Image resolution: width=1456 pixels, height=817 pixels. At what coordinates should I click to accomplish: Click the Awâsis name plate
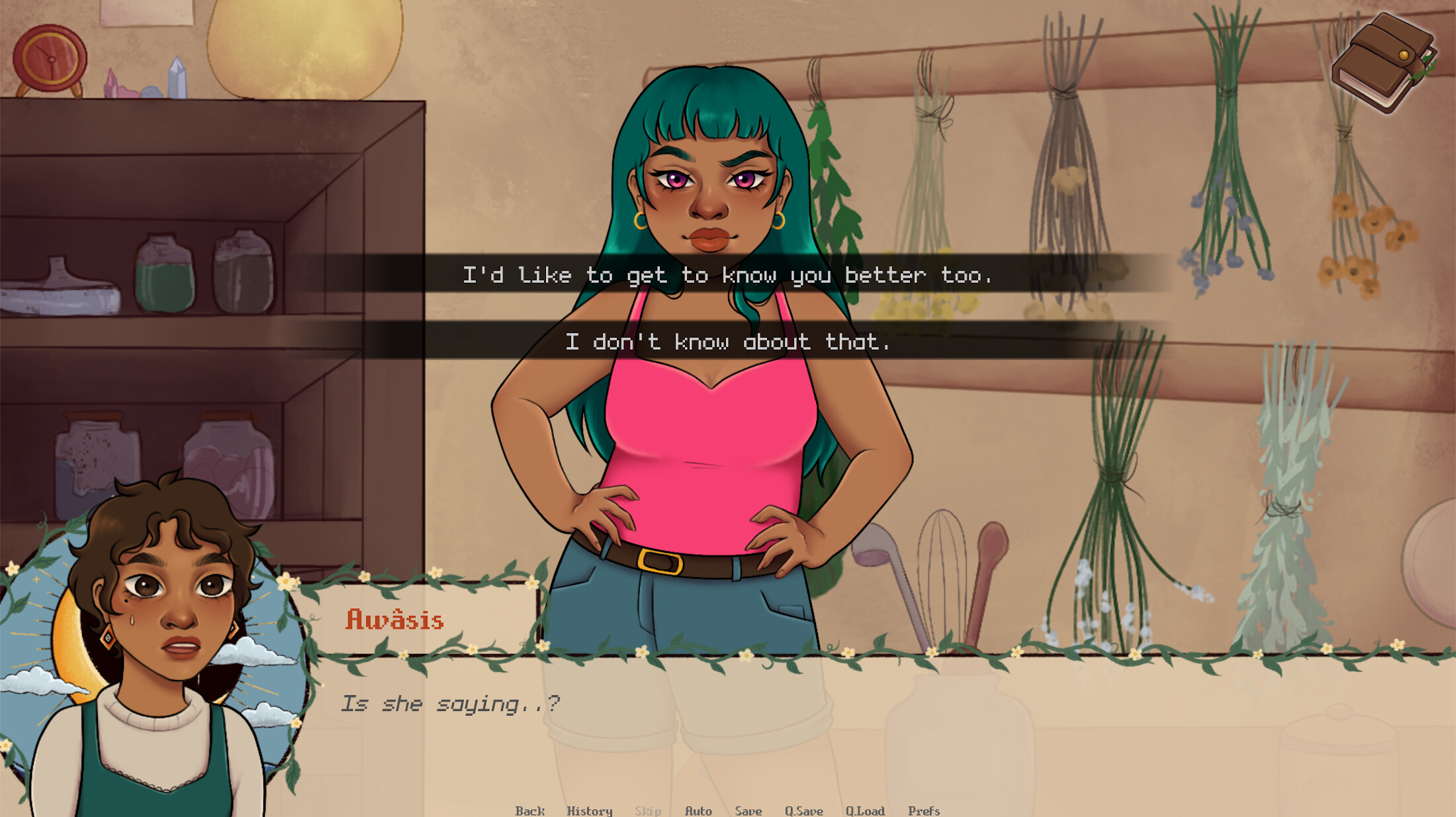point(395,620)
